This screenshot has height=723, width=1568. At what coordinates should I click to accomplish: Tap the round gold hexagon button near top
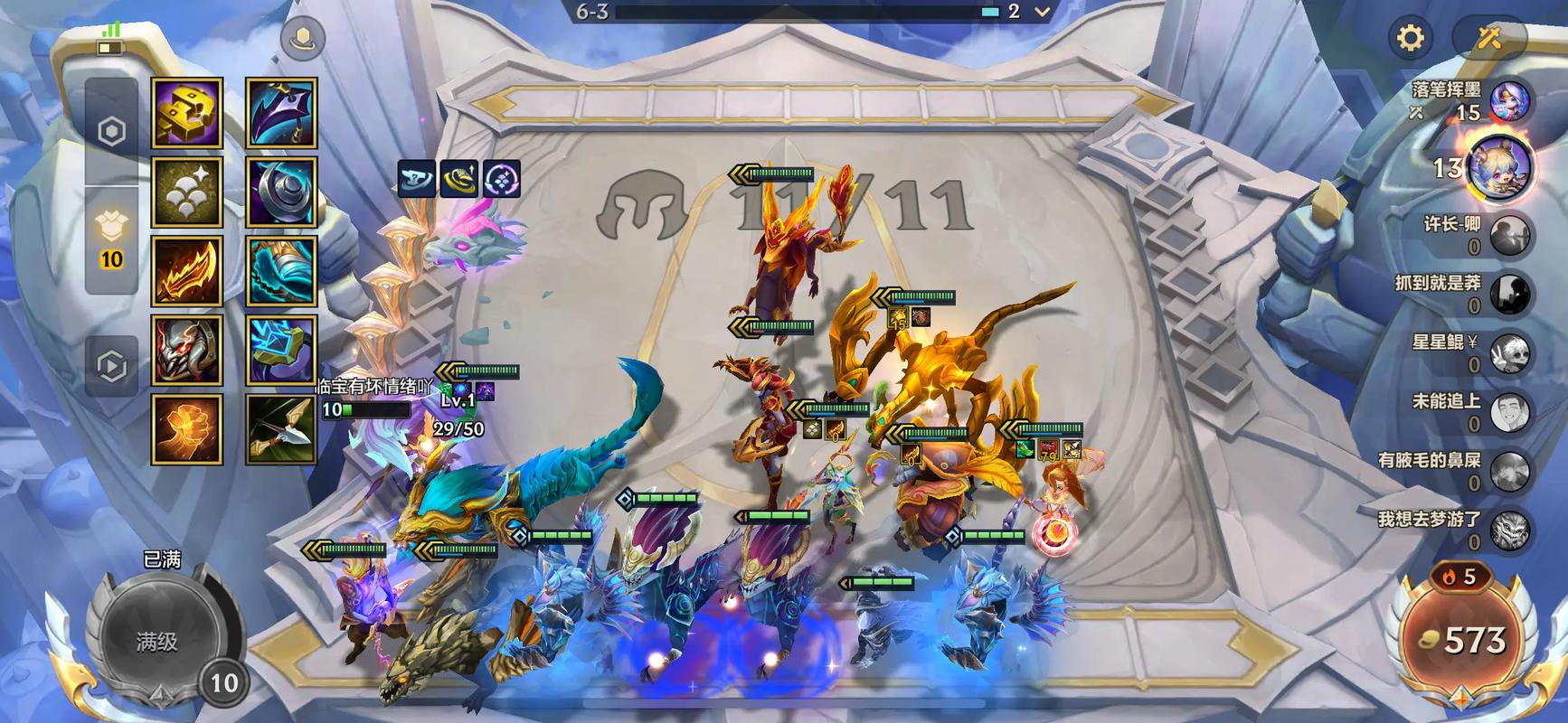pyautogui.click(x=303, y=39)
